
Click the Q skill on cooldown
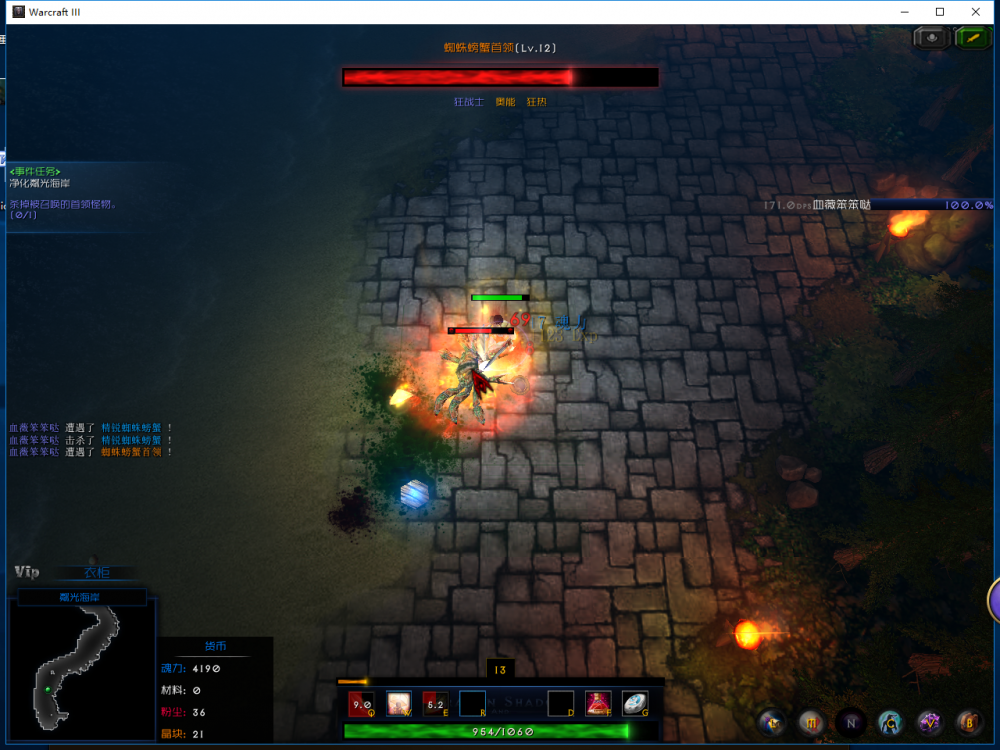click(x=362, y=704)
